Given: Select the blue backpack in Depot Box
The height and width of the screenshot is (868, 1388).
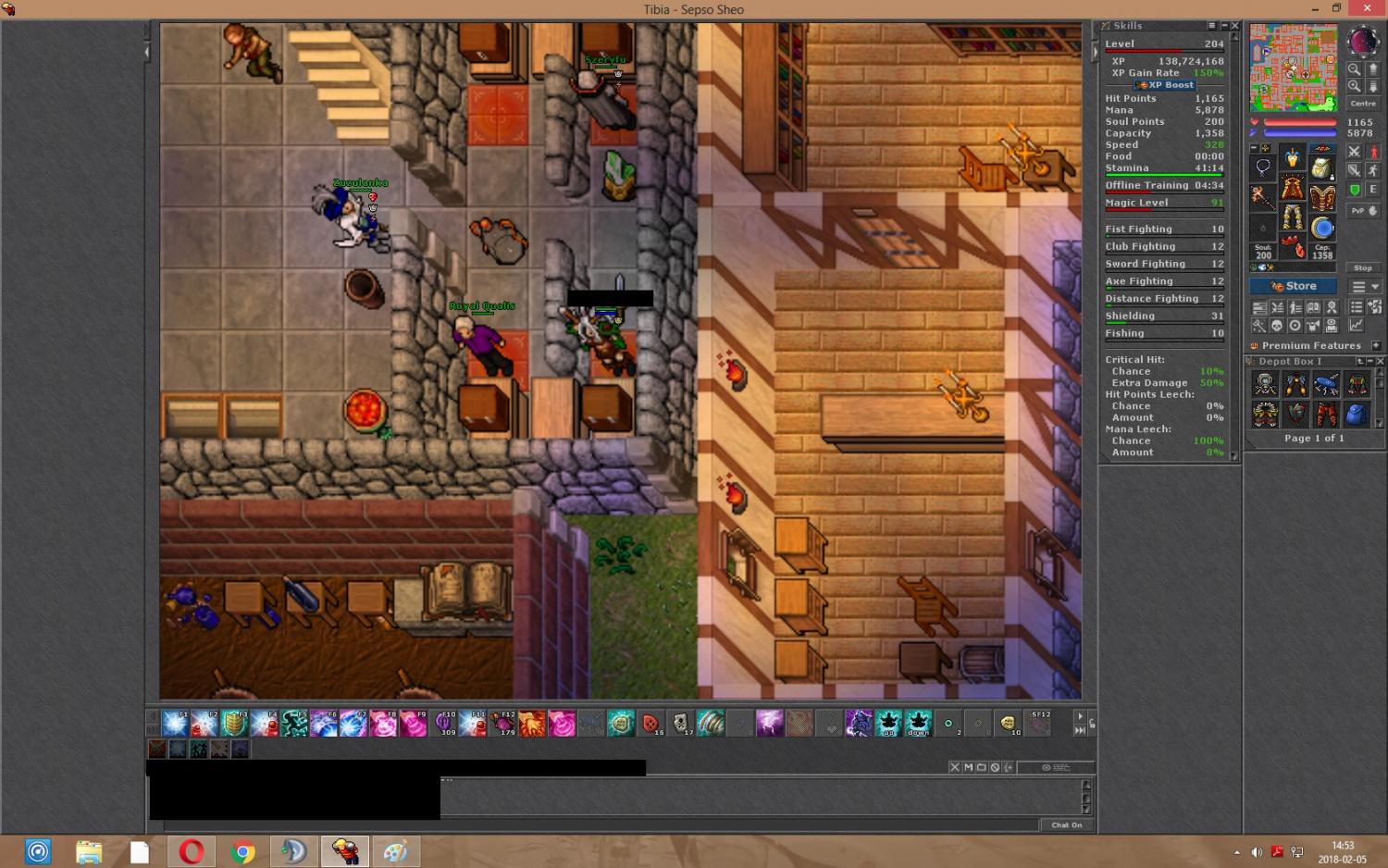Looking at the screenshot, I should [x=1356, y=414].
